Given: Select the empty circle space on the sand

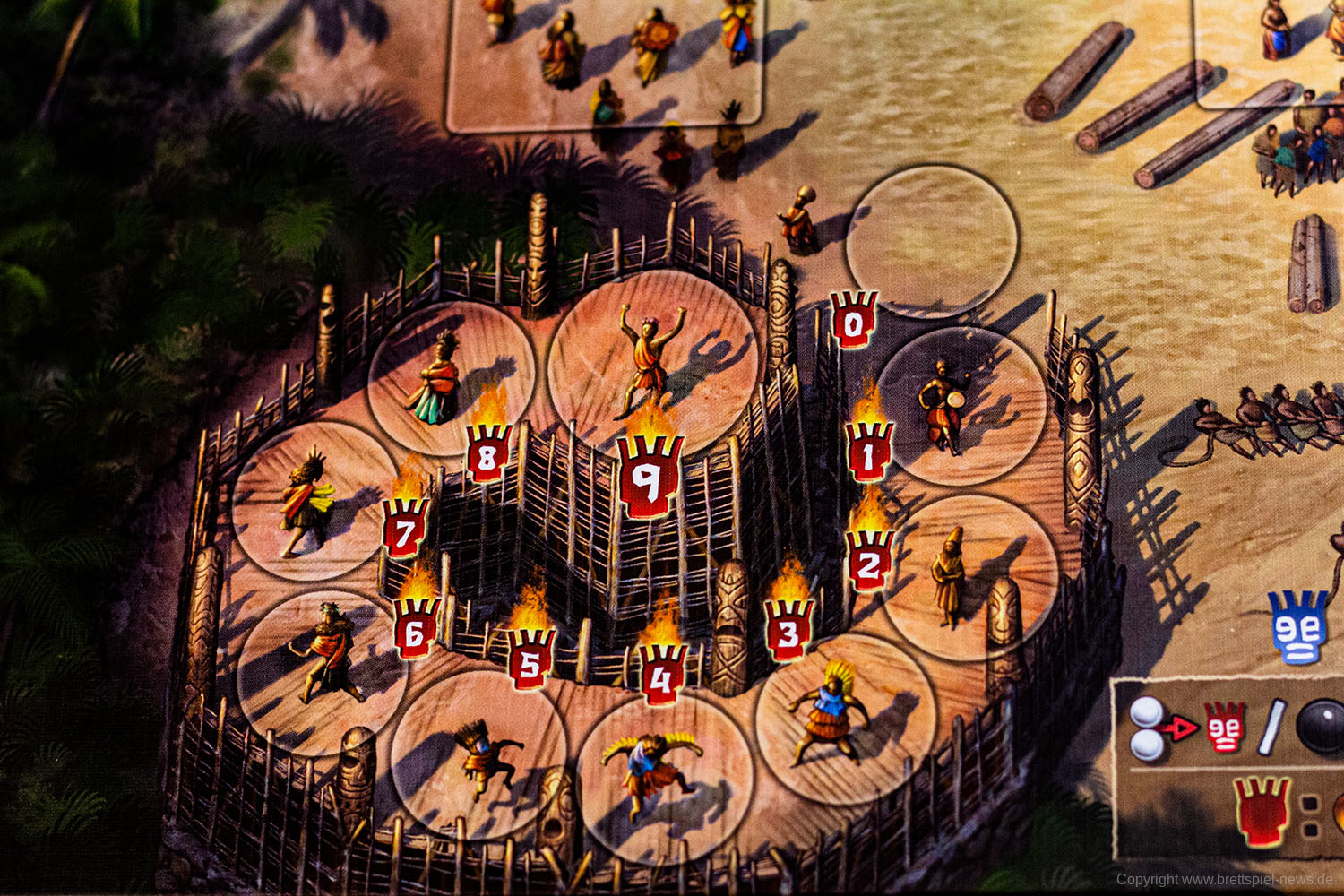Looking at the screenshot, I should [932, 239].
